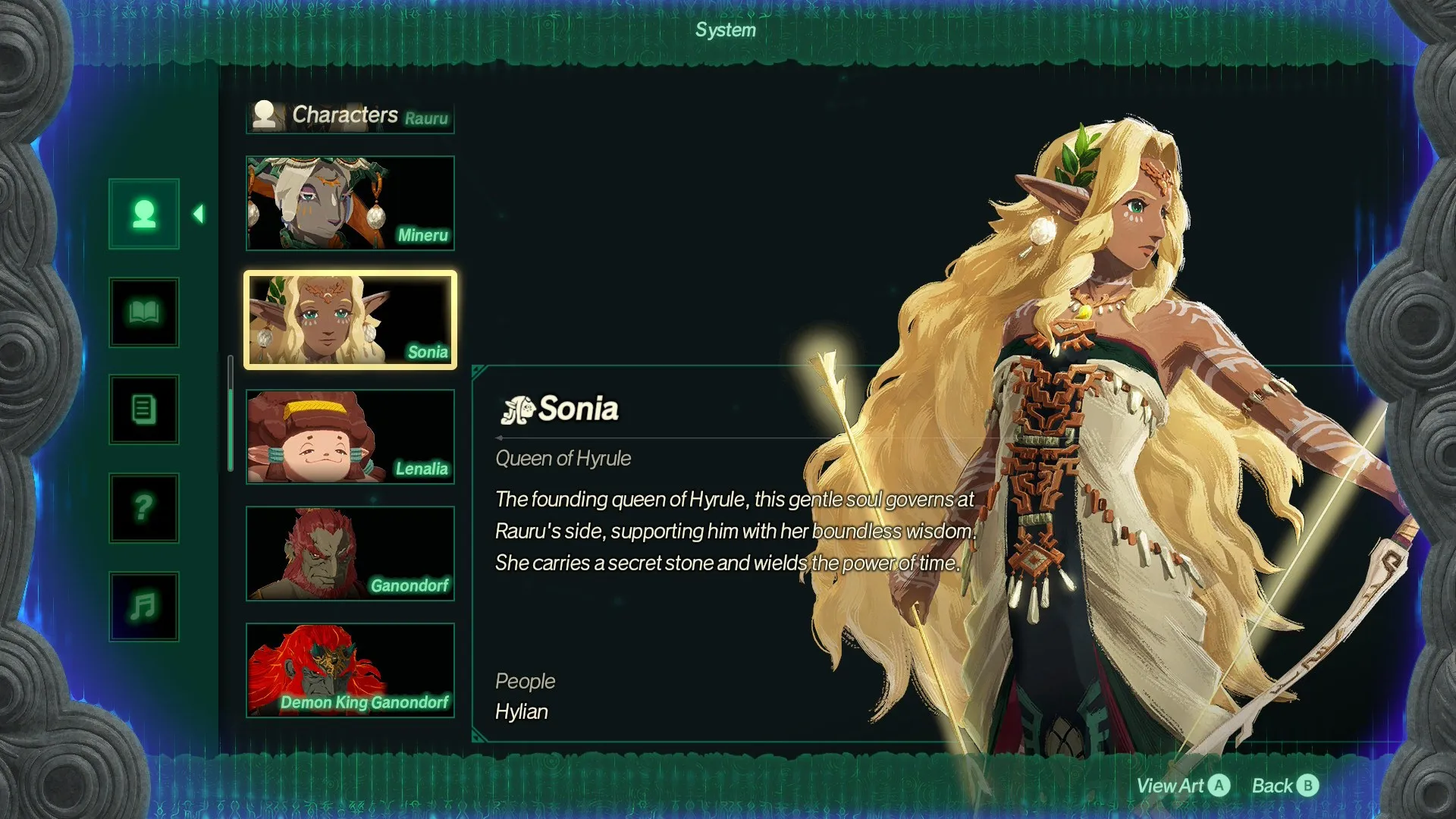1456x819 pixels.
Task: Collapse the sidebar via the left-pointing arrow
Action: (199, 213)
